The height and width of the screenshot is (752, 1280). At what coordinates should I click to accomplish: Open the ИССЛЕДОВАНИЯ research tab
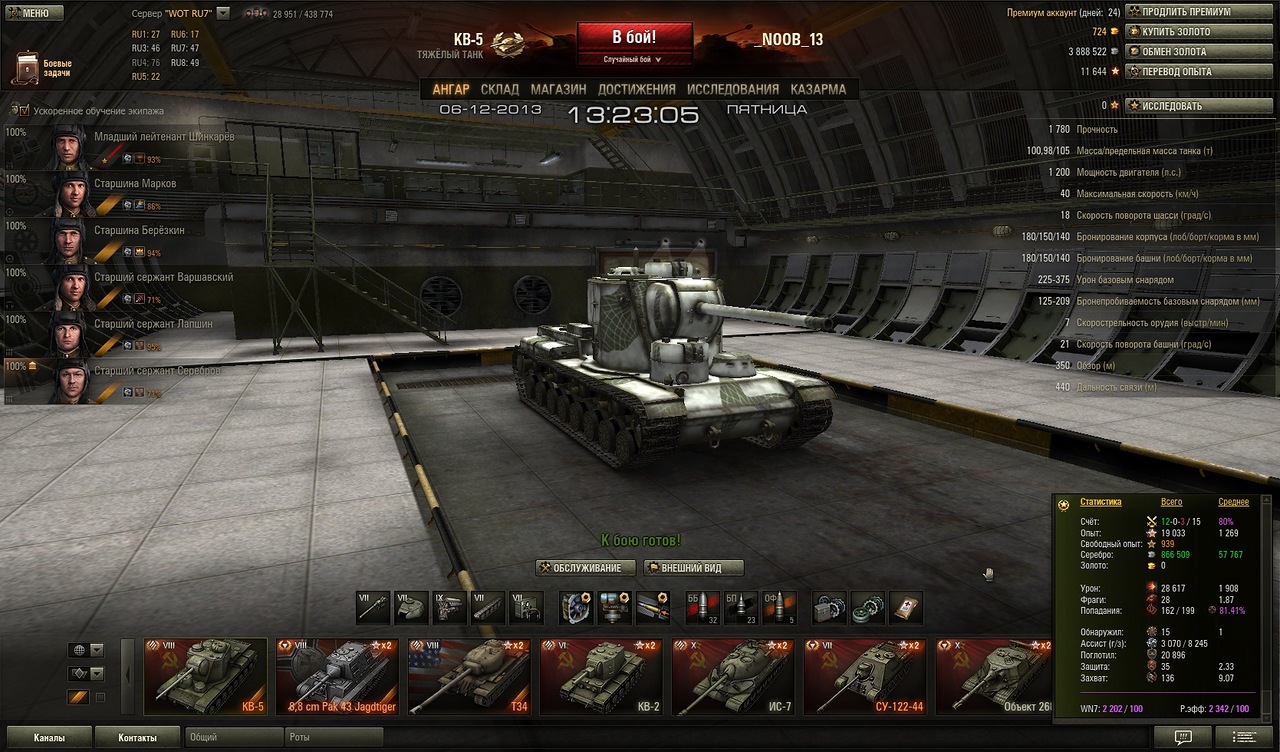pos(732,89)
